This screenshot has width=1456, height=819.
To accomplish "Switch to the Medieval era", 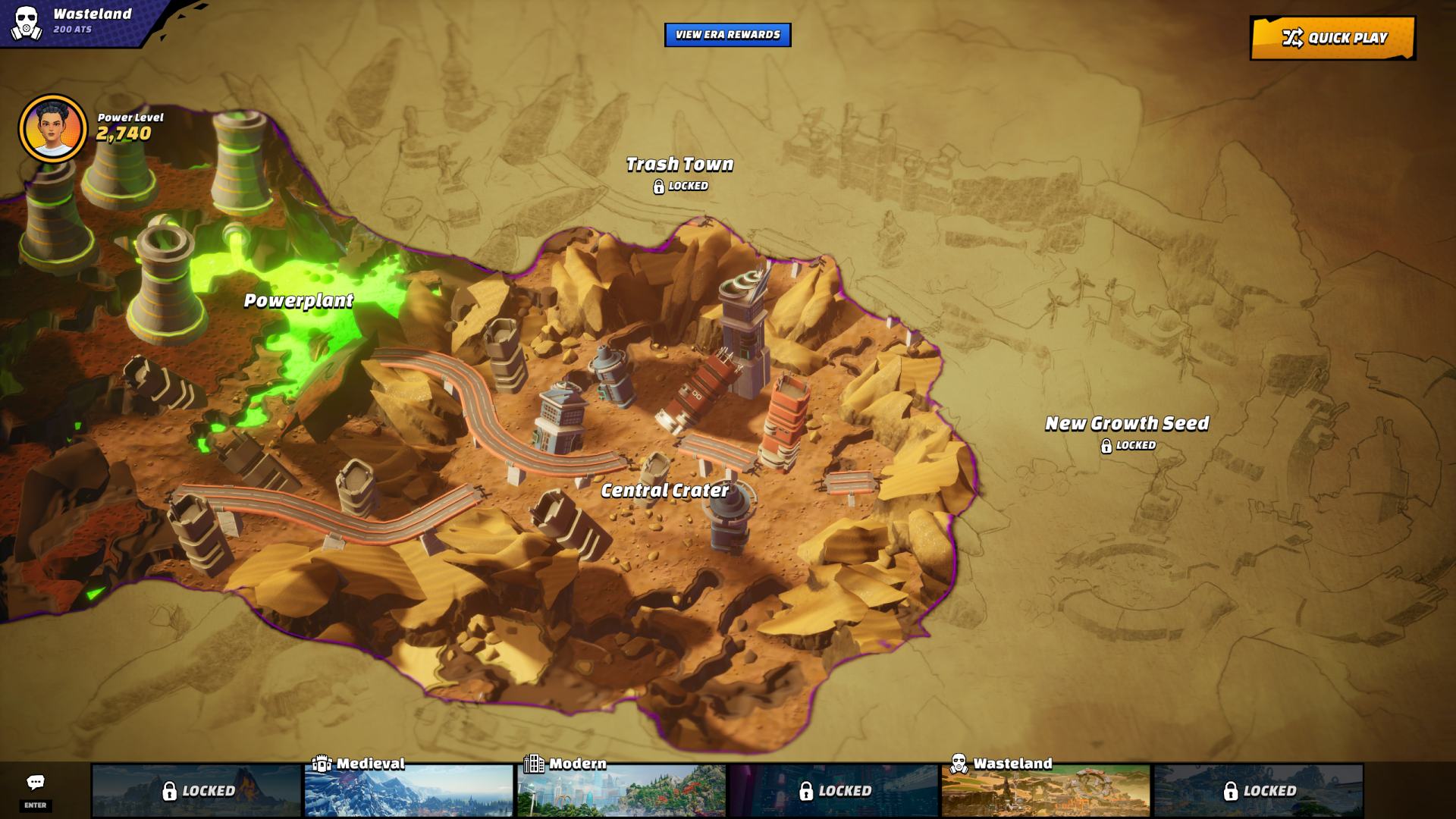I will (x=409, y=789).
